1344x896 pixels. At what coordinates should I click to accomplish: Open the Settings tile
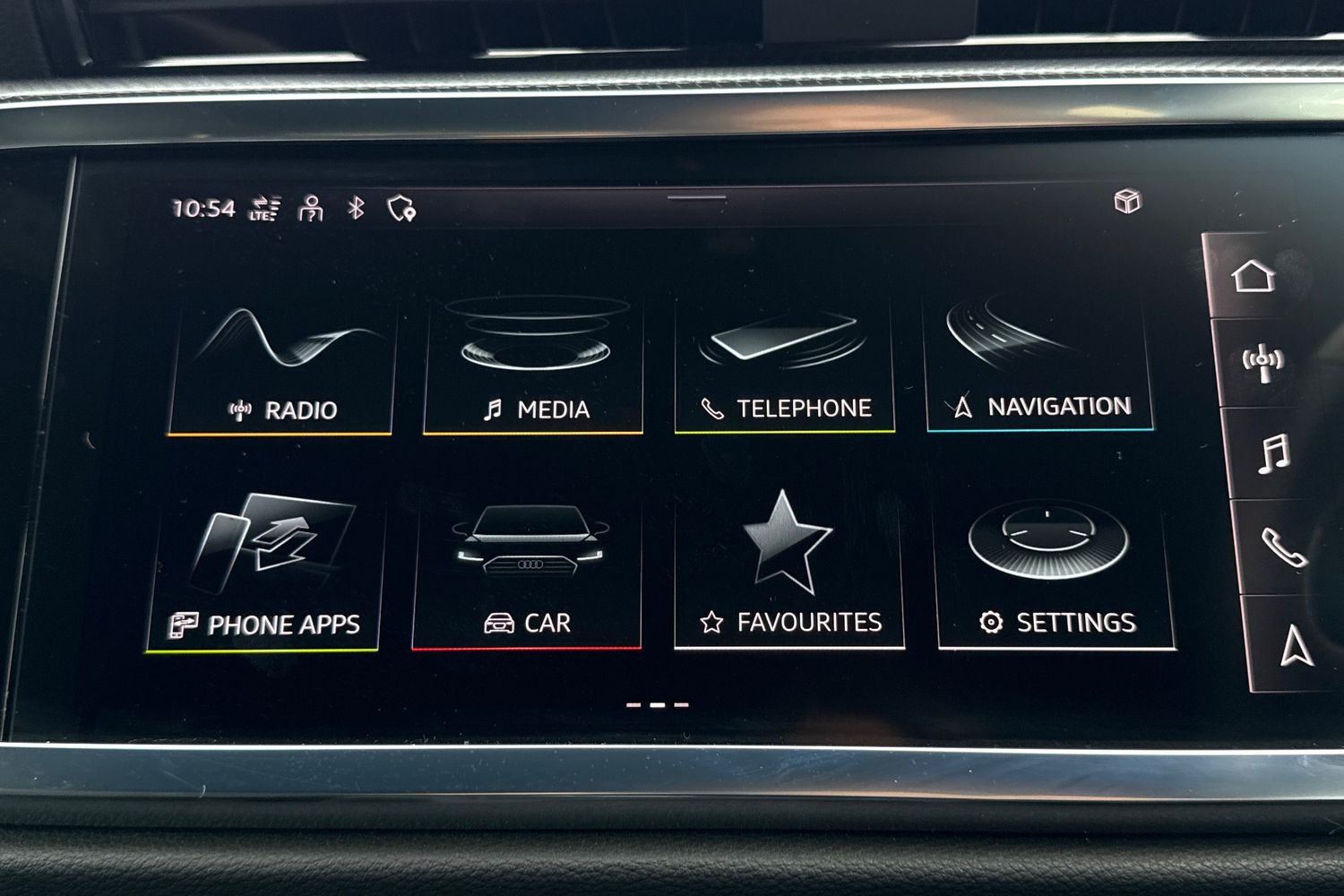pyautogui.click(x=1055, y=572)
